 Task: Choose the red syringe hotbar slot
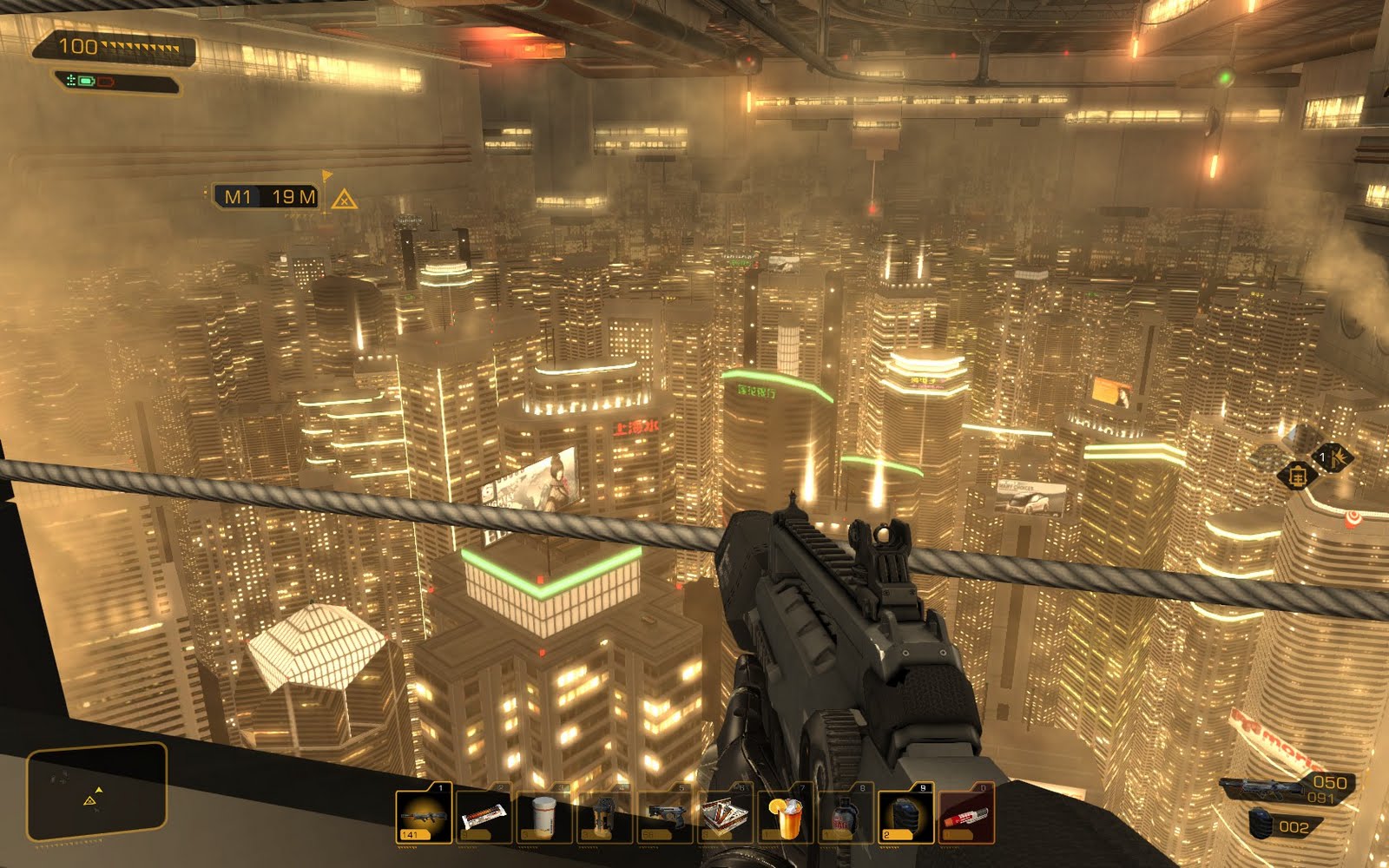tap(966, 816)
